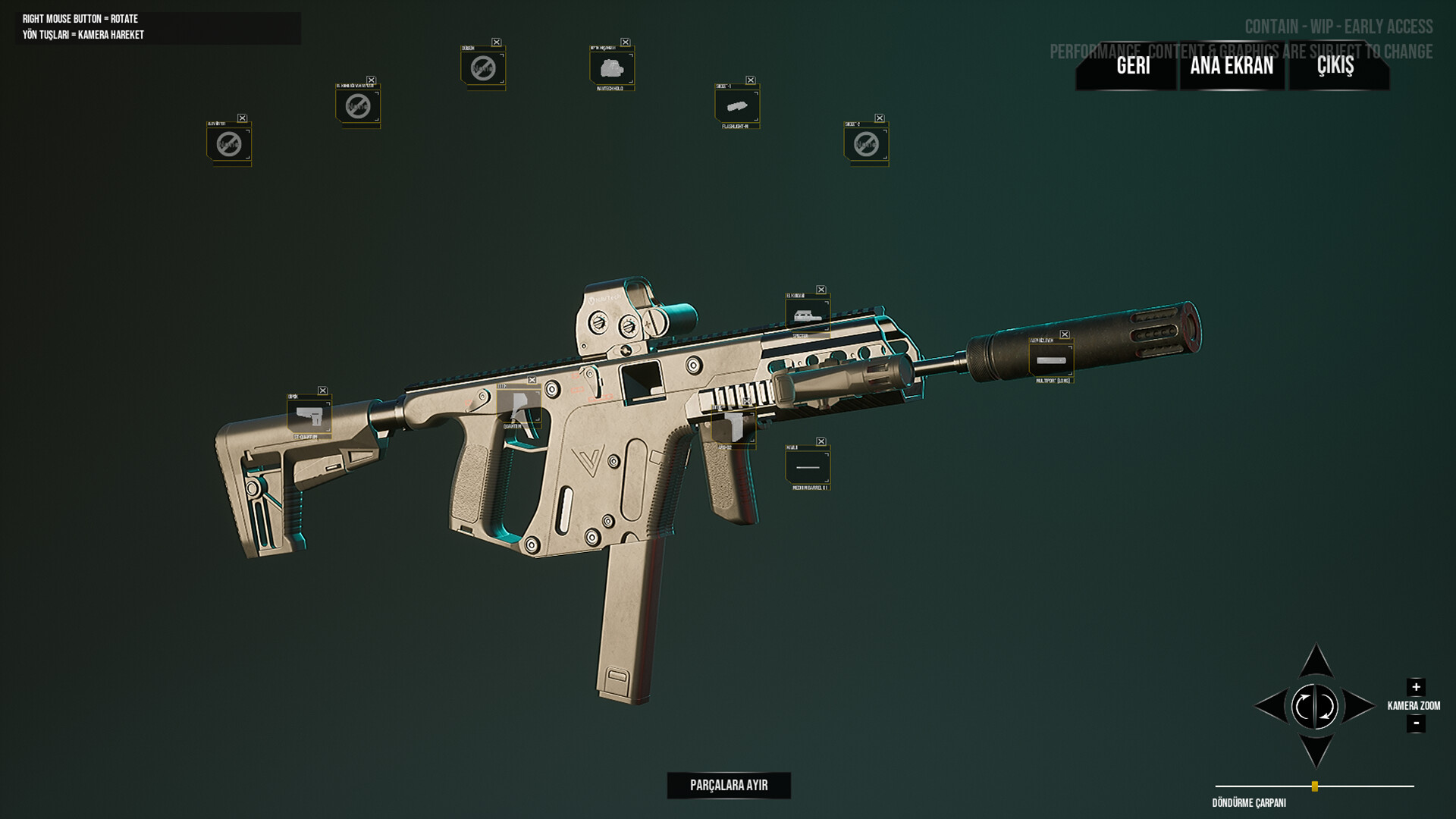Open the Flashlight-M attachment slot

(x=736, y=105)
